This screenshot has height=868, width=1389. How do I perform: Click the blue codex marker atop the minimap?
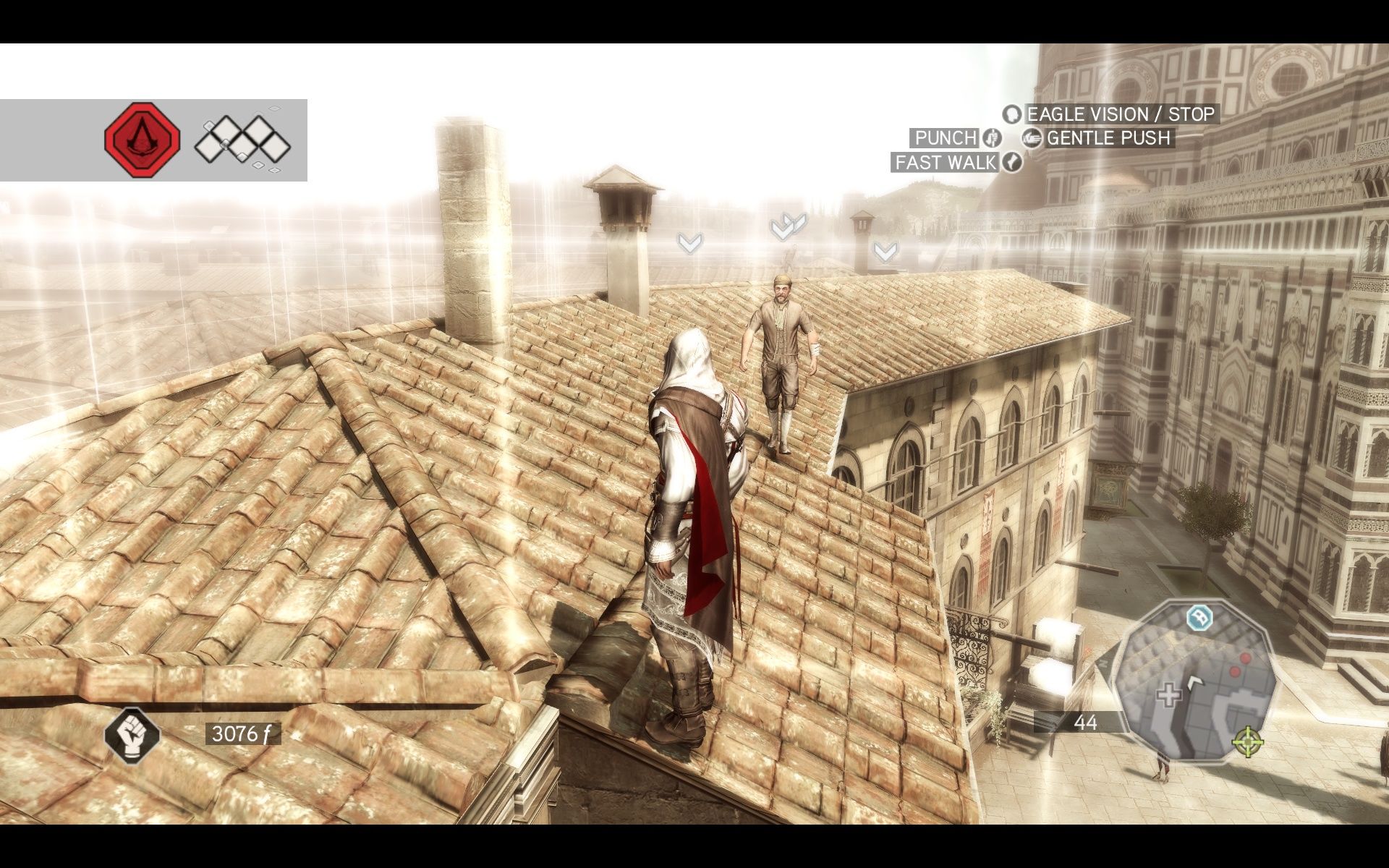(x=1199, y=618)
